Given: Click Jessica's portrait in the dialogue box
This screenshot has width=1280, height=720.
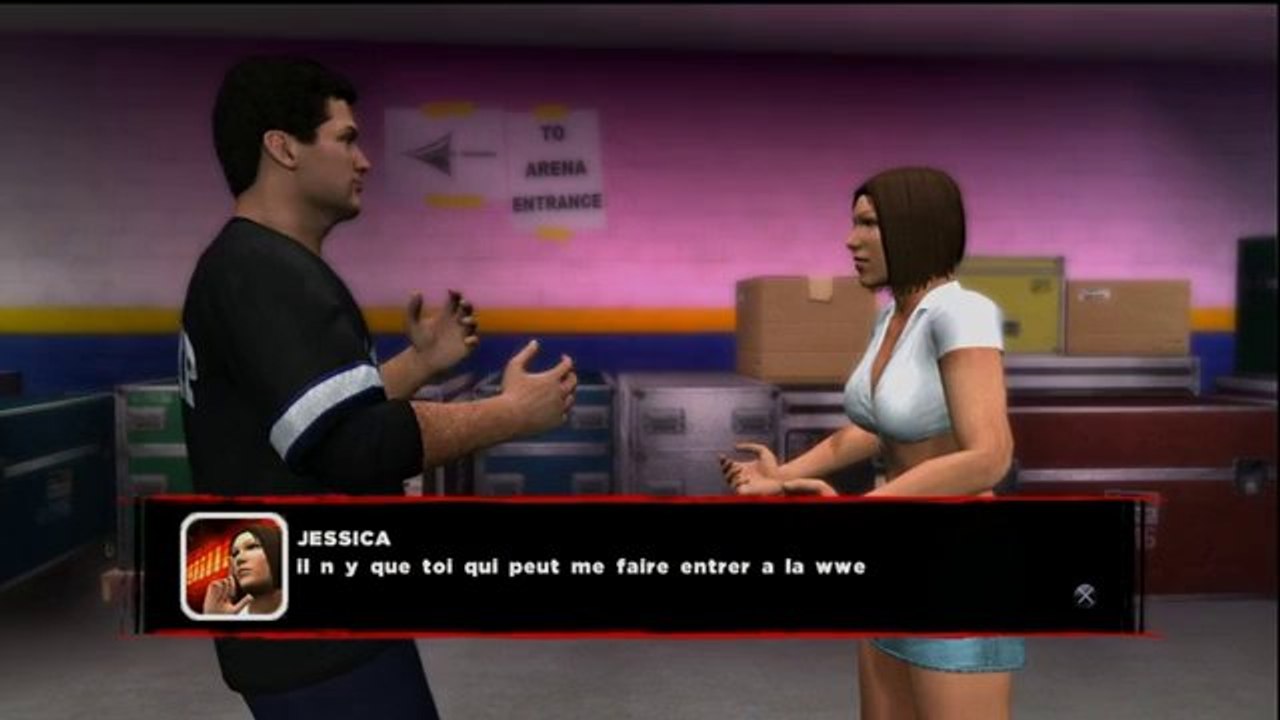Looking at the screenshot, I should pyautogui.click(x=234, y=566).
